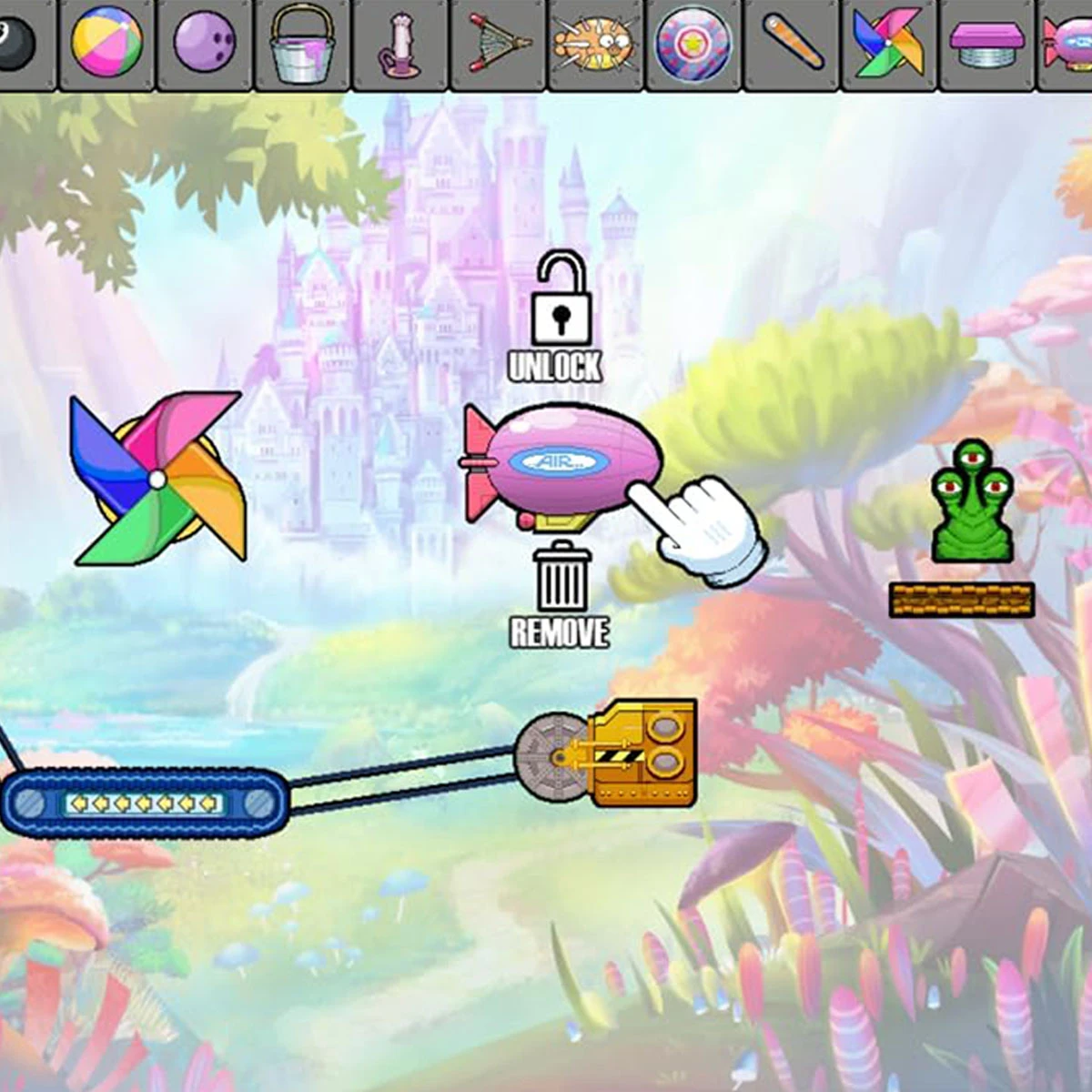Choose the hand bellows item
The width and height of the screenshot is (1092, 1092).
tap(499, 43)
